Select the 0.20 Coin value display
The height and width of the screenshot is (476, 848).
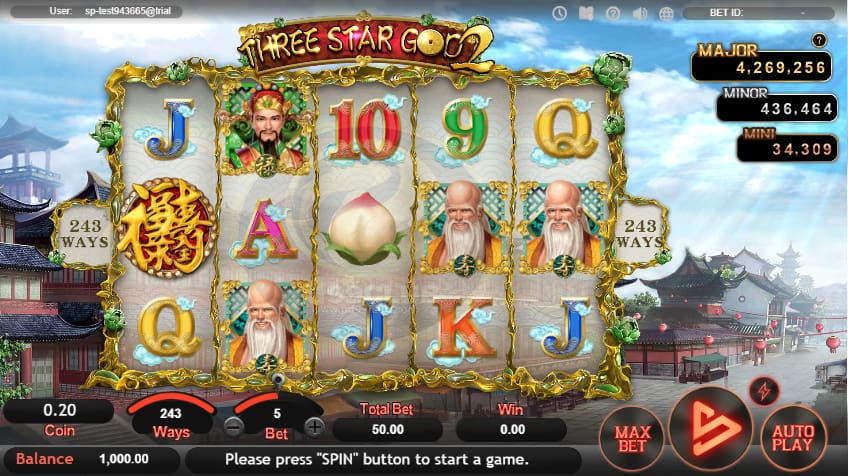point(57,410)
